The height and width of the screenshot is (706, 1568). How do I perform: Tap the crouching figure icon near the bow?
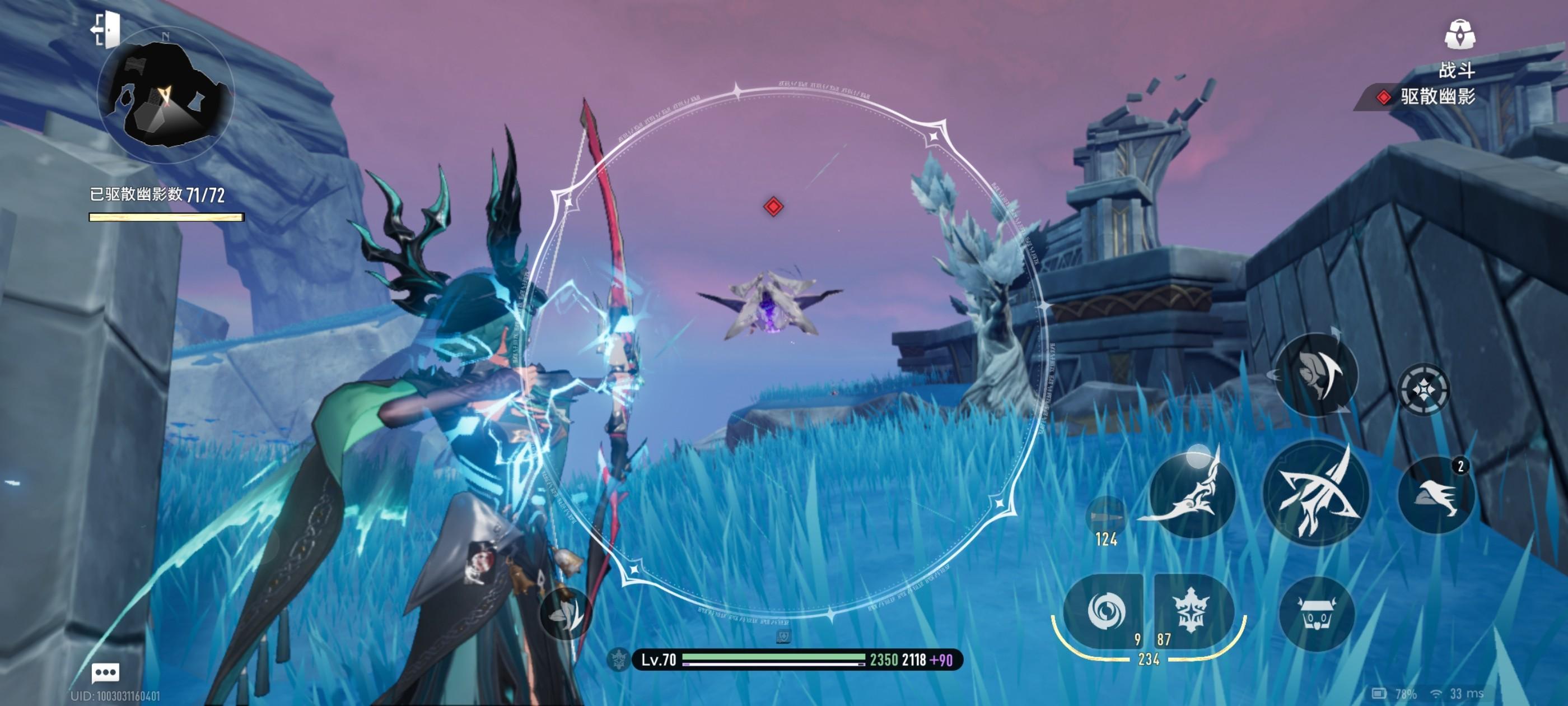click(x=566, y=614)
